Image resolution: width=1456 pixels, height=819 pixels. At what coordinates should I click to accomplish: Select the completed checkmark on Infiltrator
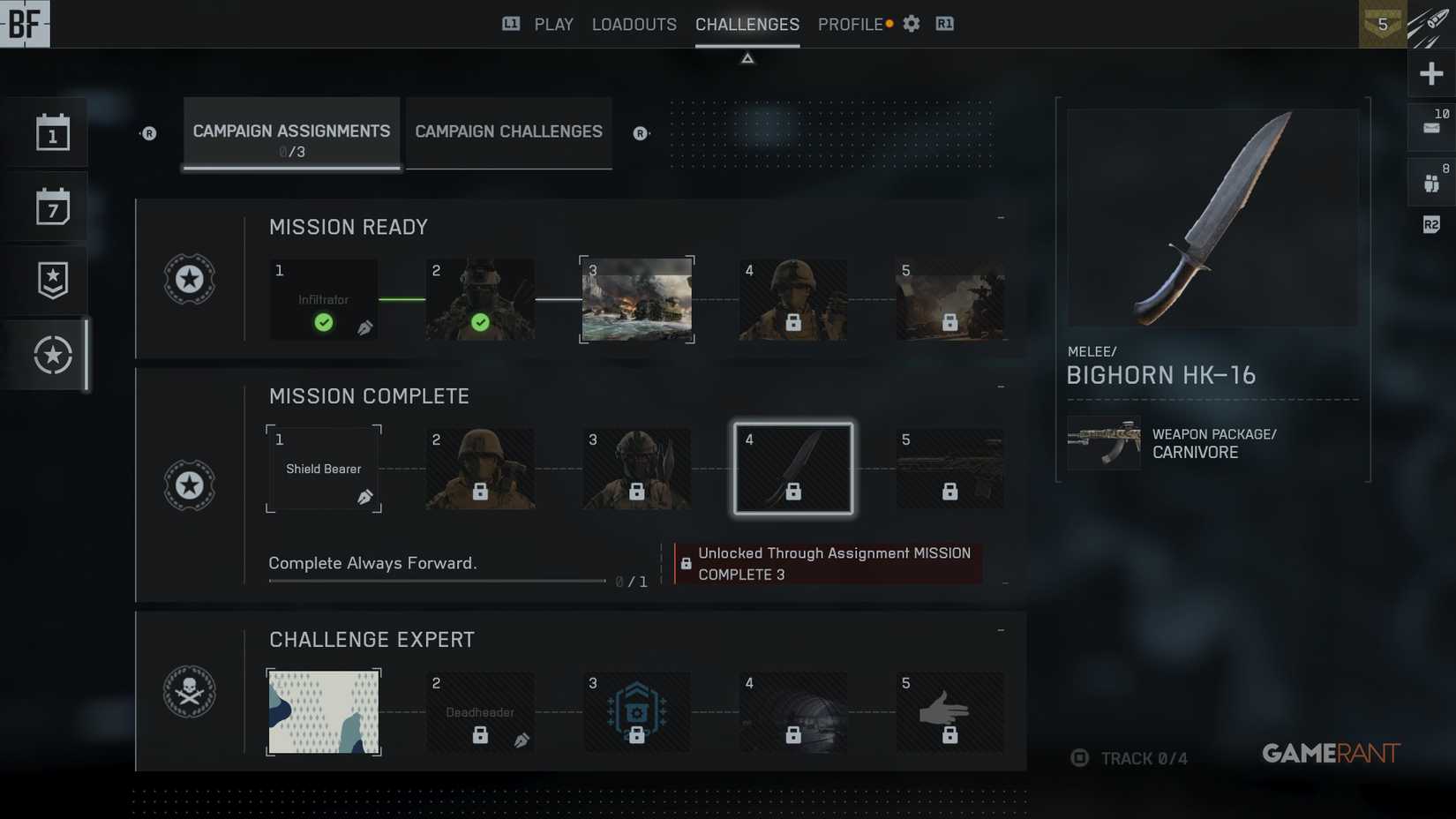(324, 323)
